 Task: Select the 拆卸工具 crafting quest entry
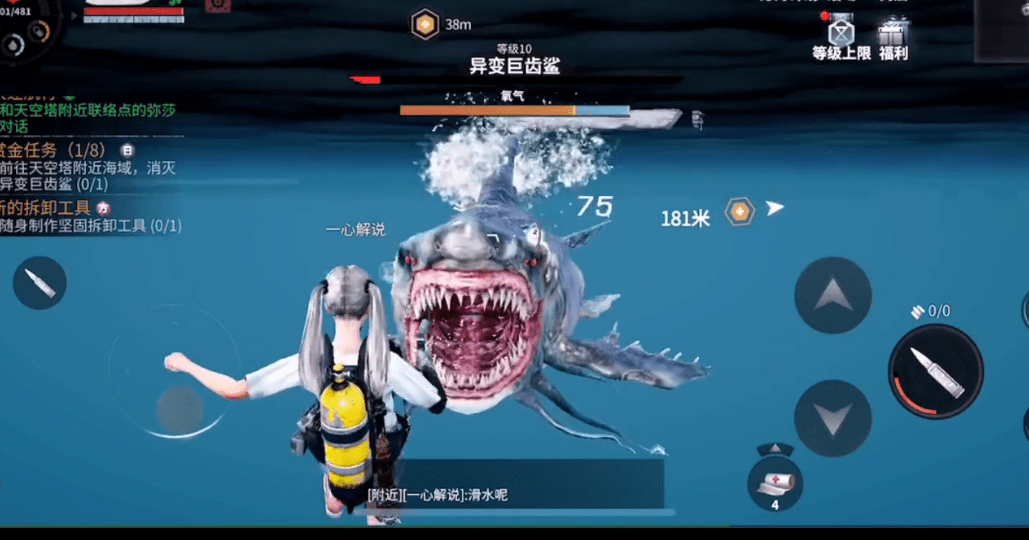pos(88,216)
